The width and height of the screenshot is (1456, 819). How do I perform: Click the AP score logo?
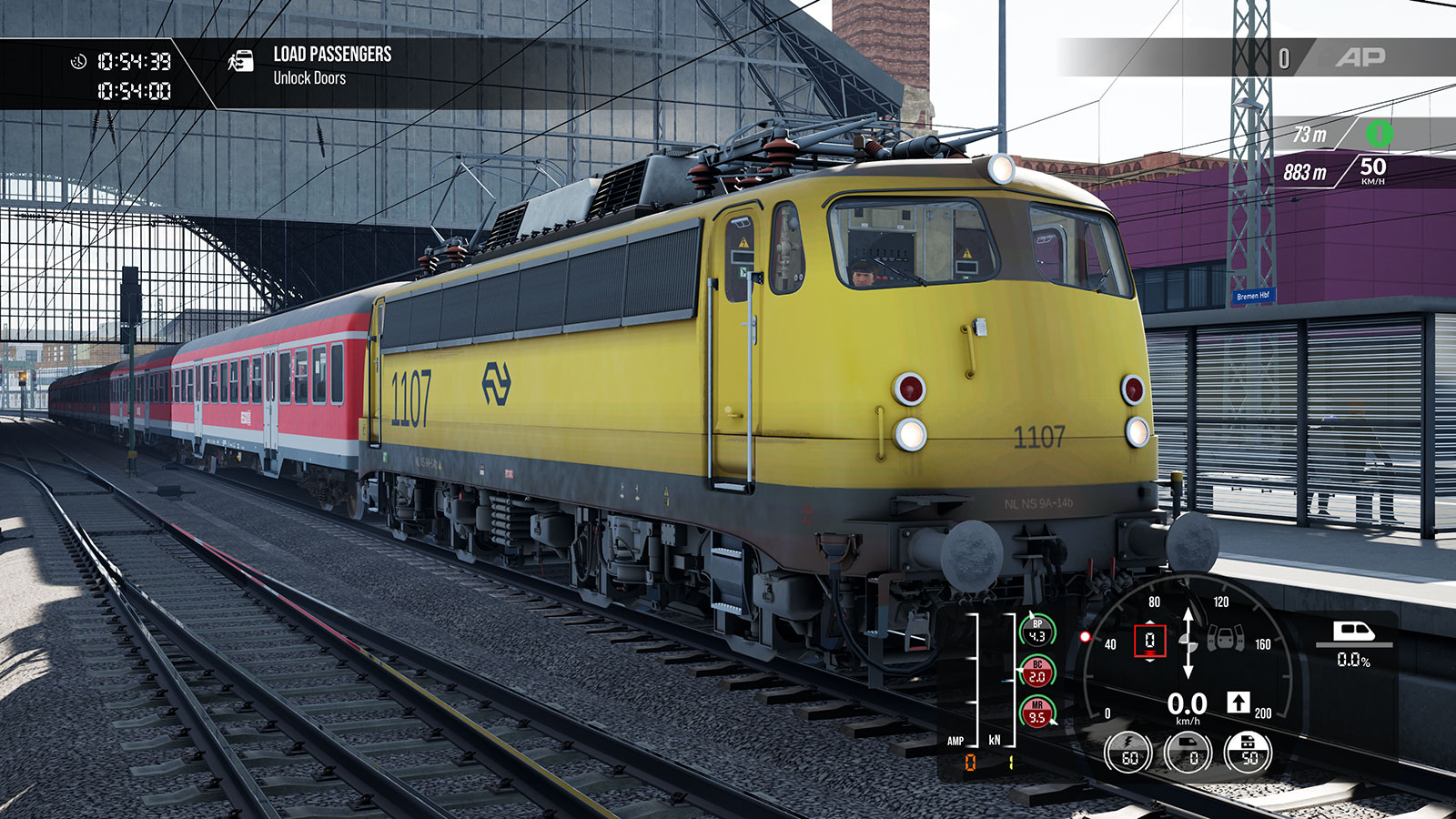(1360, 58)
